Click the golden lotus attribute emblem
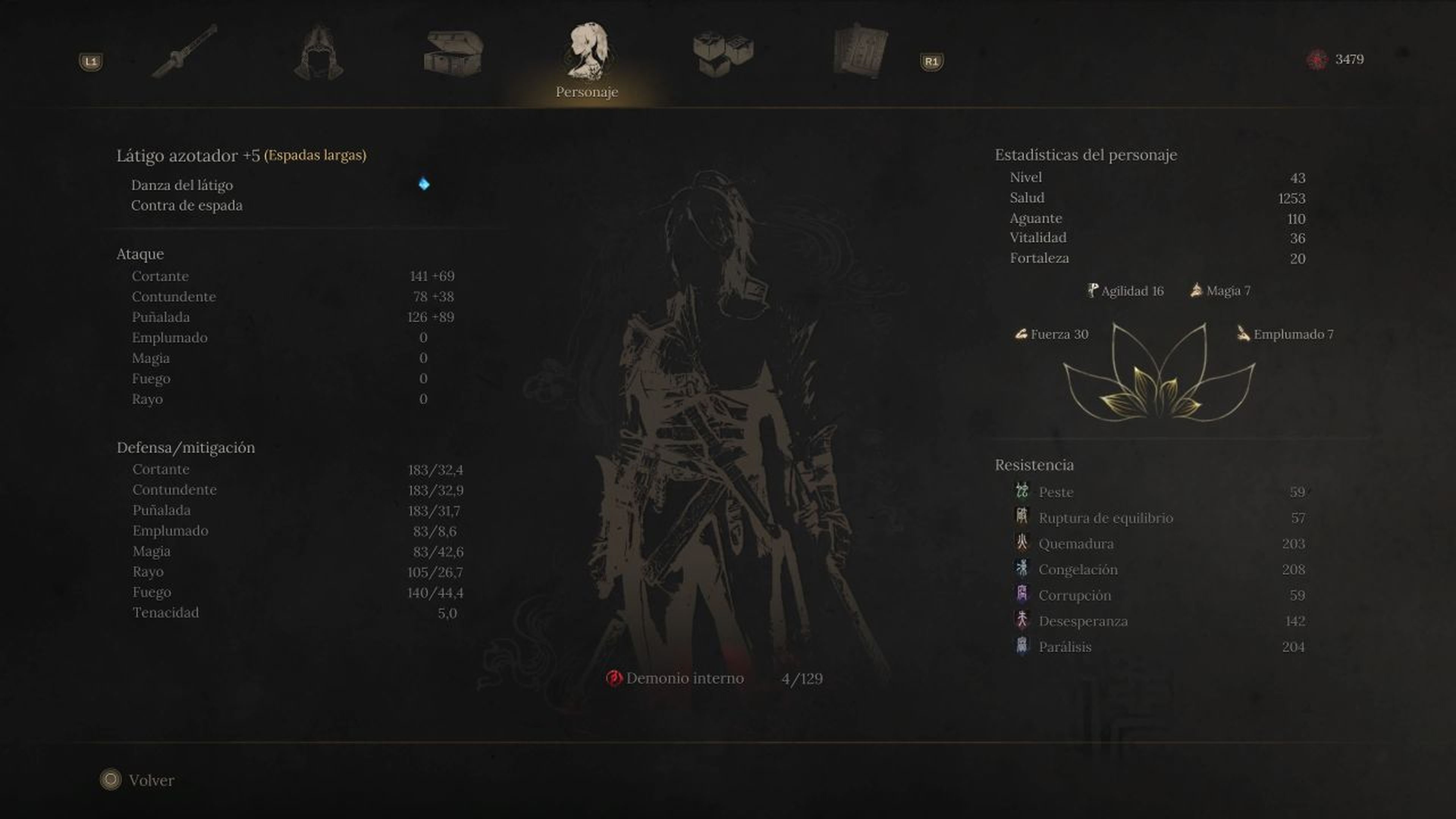Screen dimensions: 1456x819 1159,379
